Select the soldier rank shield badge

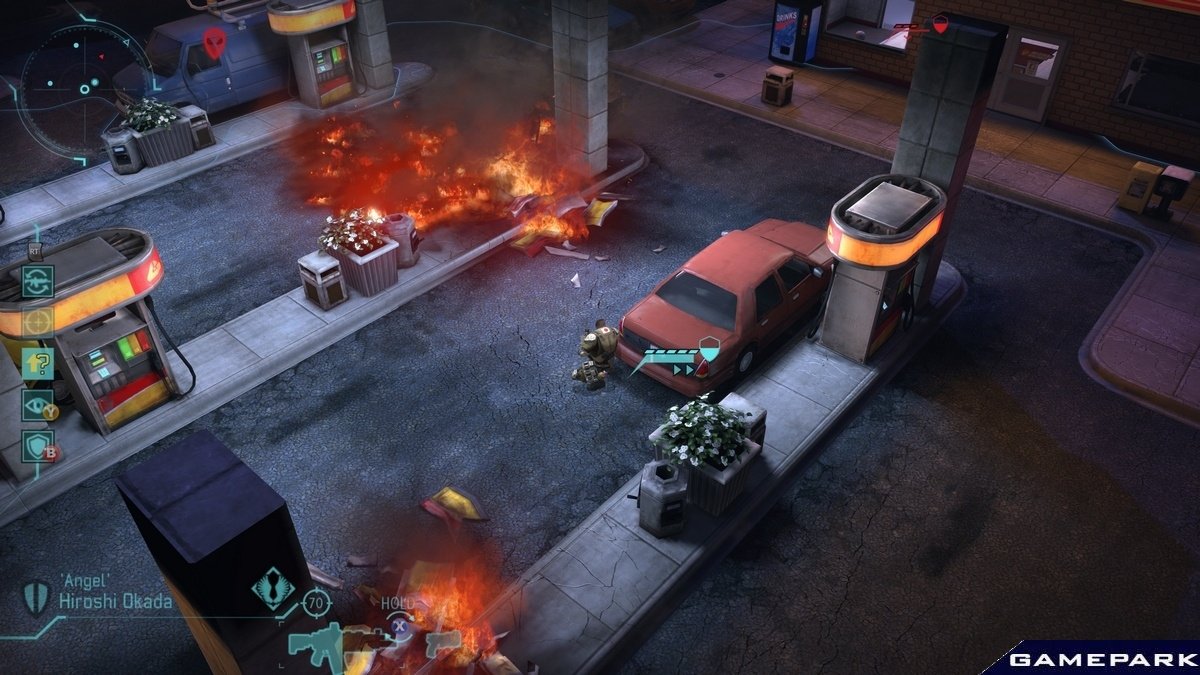36,597
